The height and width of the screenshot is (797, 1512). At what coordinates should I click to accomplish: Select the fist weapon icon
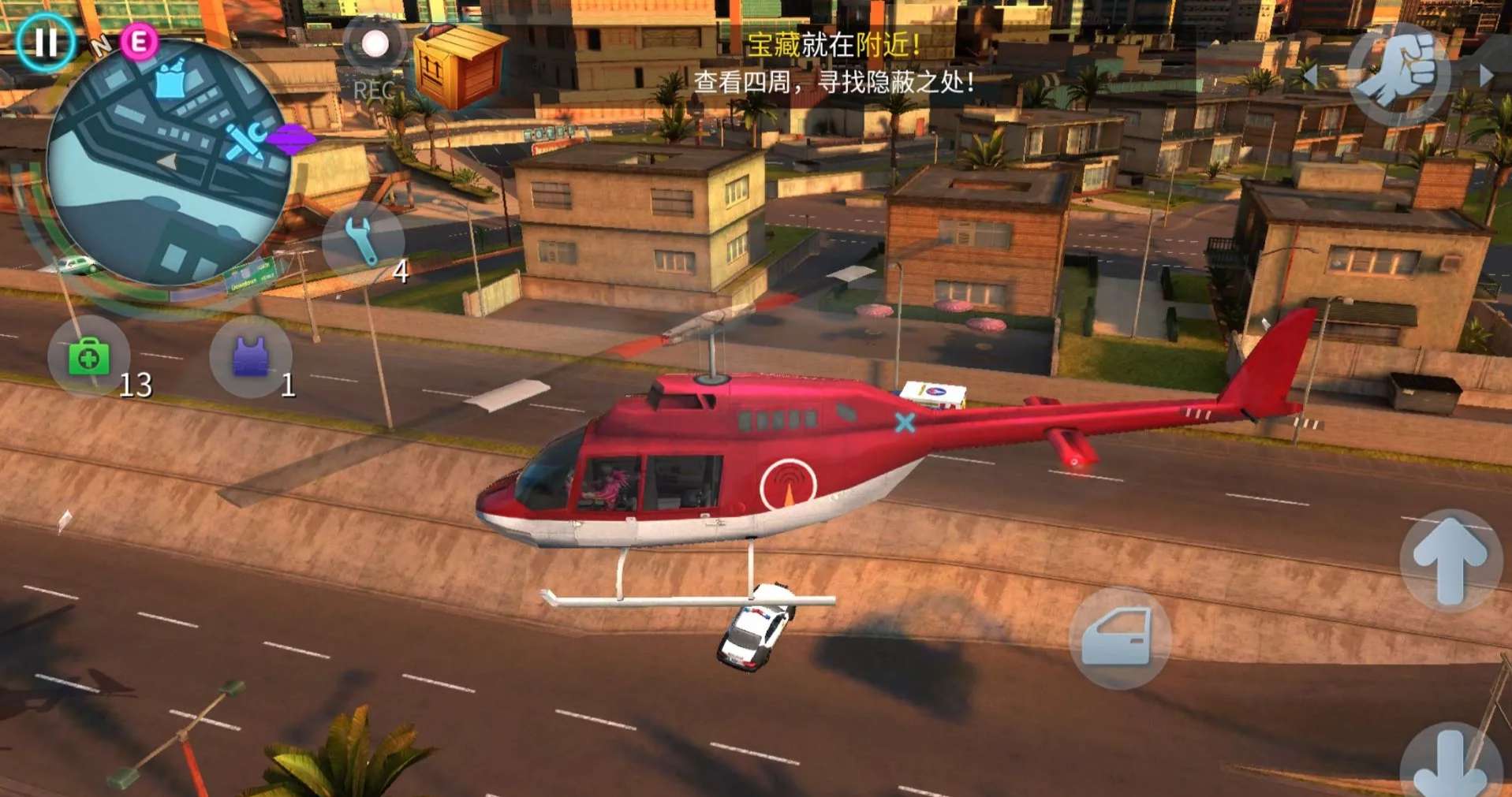tap(1399, 73)
